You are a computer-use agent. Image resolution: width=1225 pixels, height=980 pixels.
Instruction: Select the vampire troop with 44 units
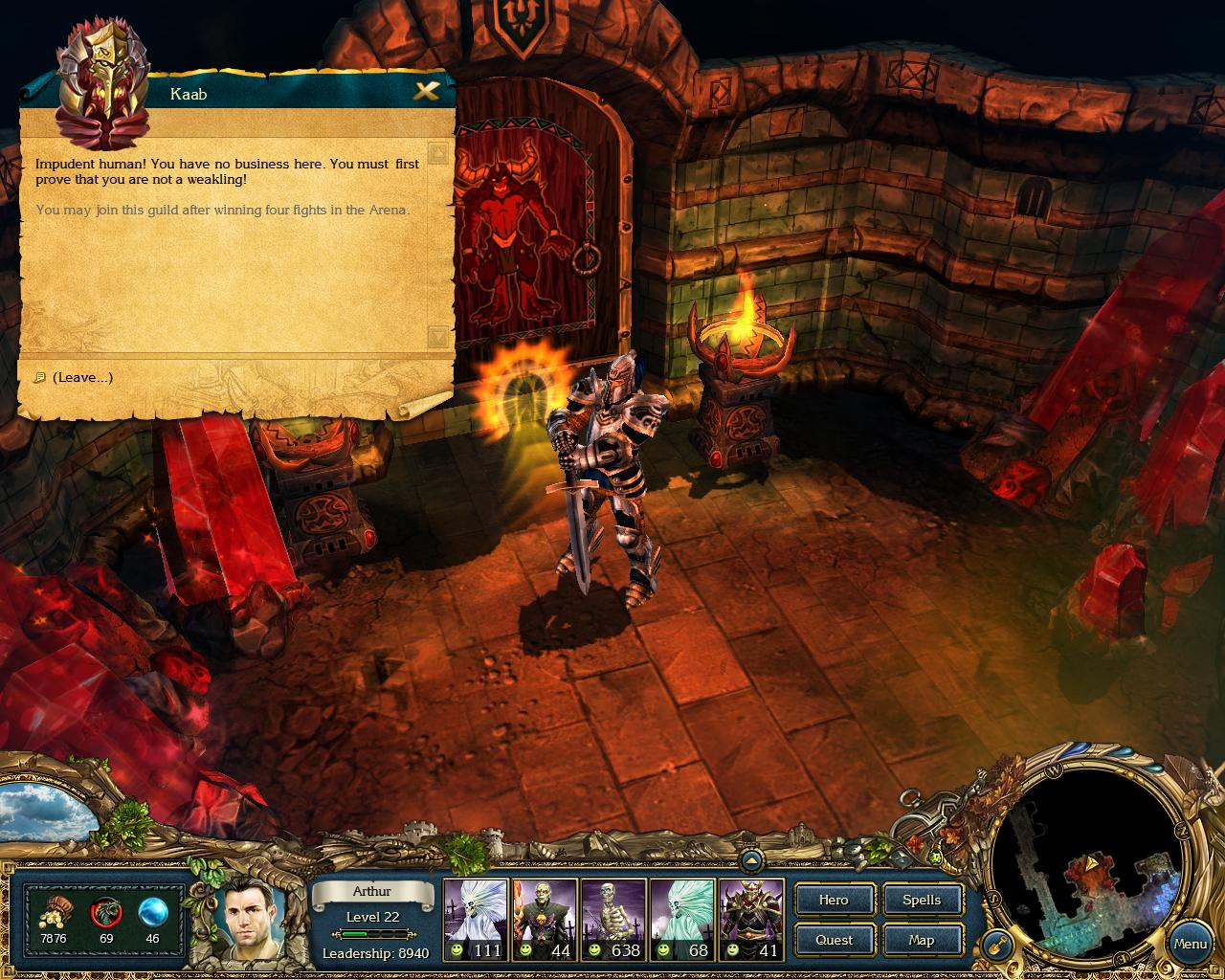click(x=545, y=919)
